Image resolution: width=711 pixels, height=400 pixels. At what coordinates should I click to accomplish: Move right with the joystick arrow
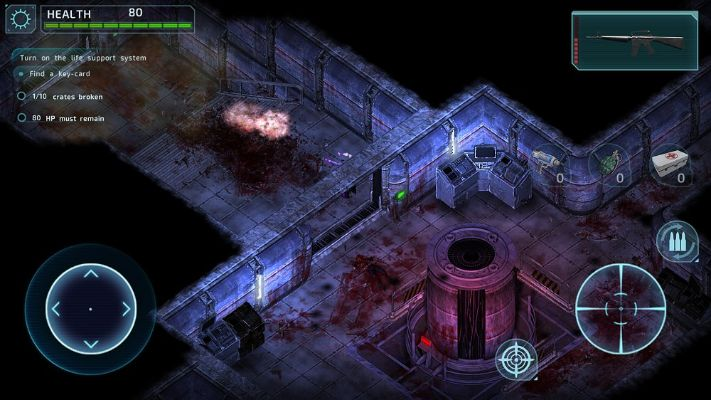(x=127, y=309)
